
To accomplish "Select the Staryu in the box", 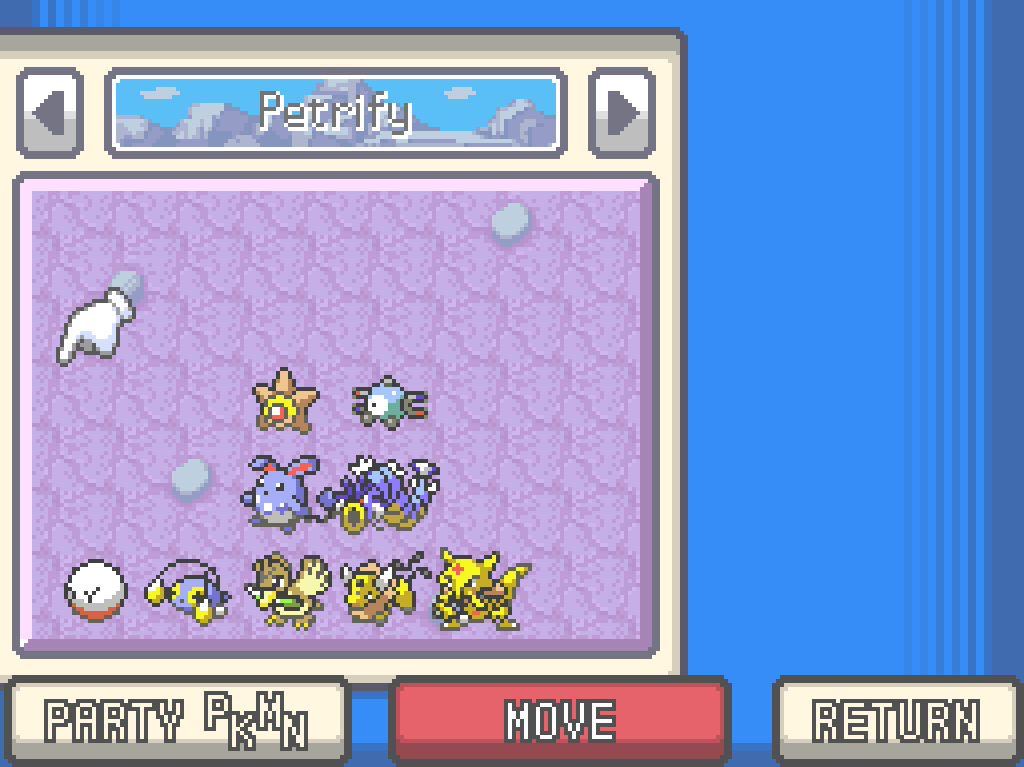I will click(x=285, y=401).
